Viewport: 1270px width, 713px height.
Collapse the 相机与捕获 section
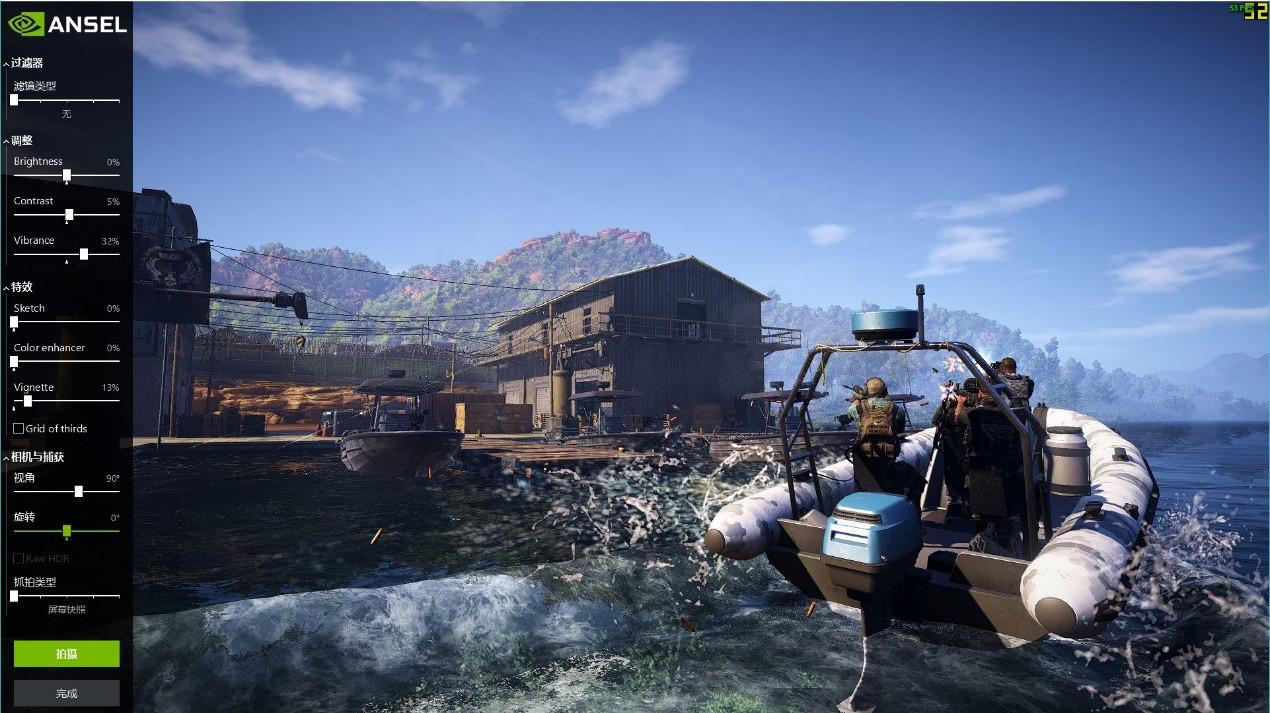(x=7, y=458)
